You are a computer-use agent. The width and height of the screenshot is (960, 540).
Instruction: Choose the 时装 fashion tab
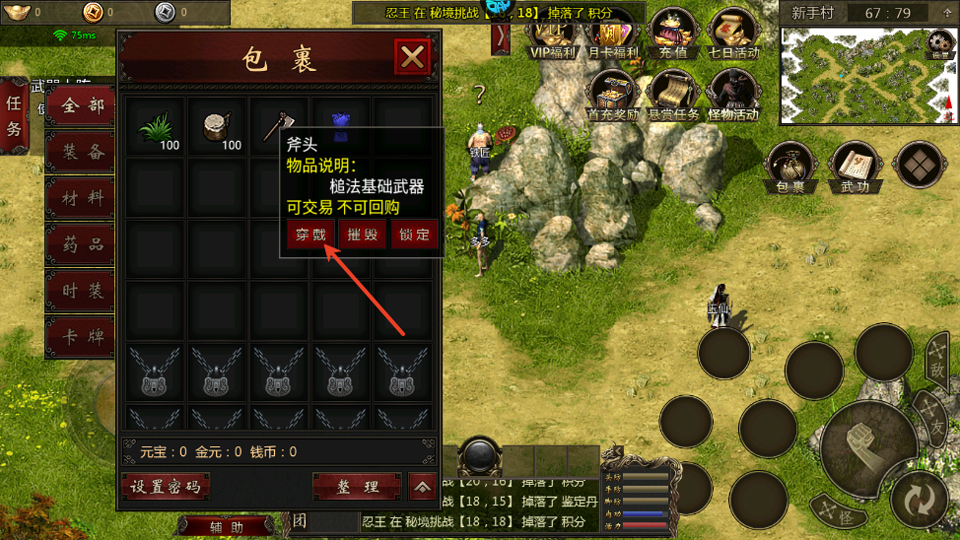81,290
